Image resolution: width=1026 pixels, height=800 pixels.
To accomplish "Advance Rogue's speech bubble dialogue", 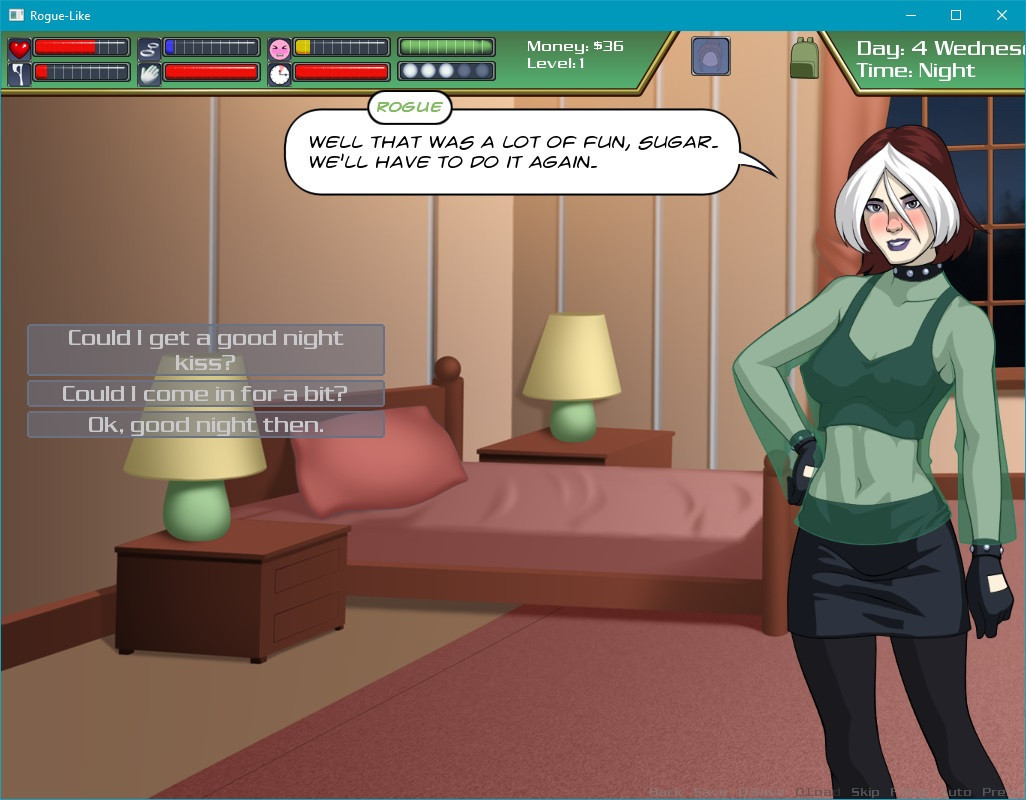I will [512, 152].
